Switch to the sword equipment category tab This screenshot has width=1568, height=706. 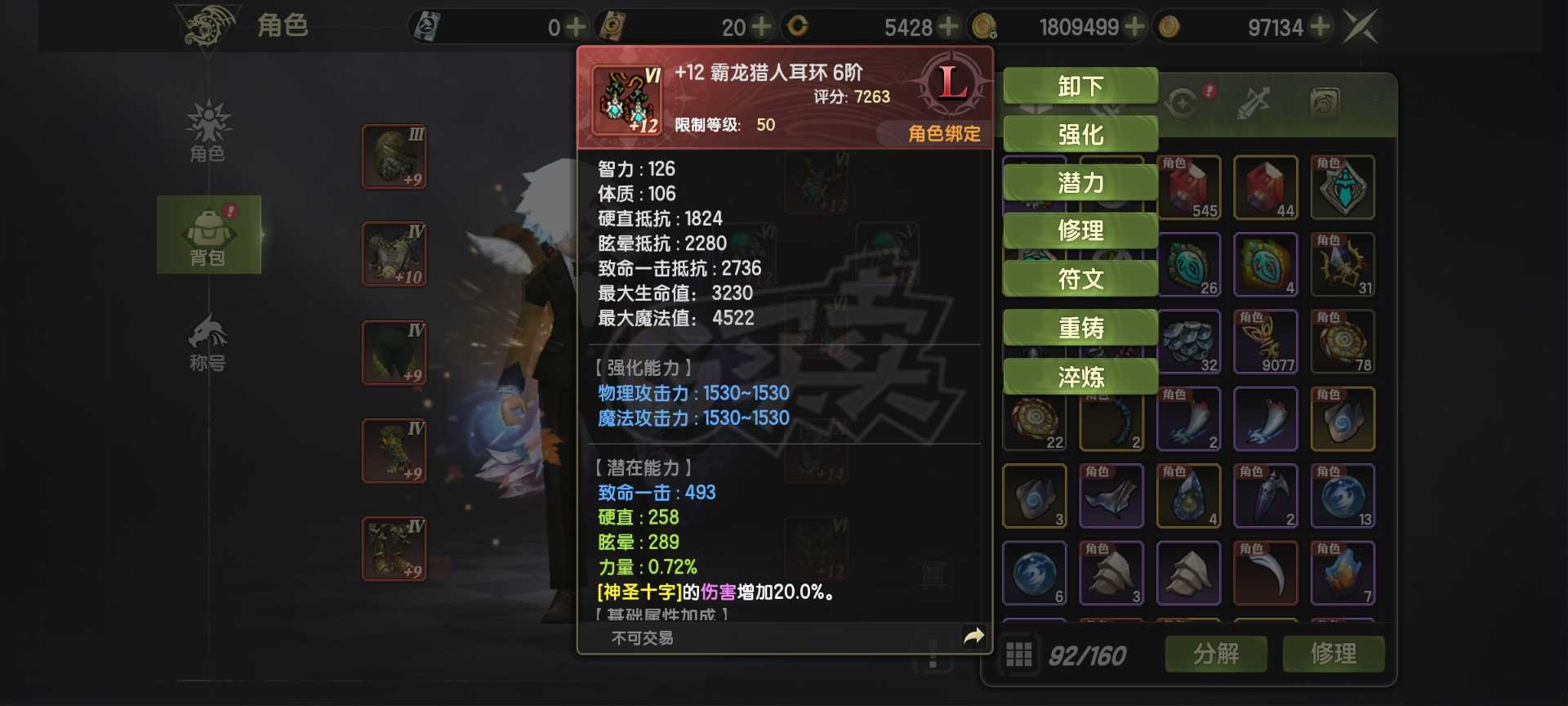(x=1254, y=102)
